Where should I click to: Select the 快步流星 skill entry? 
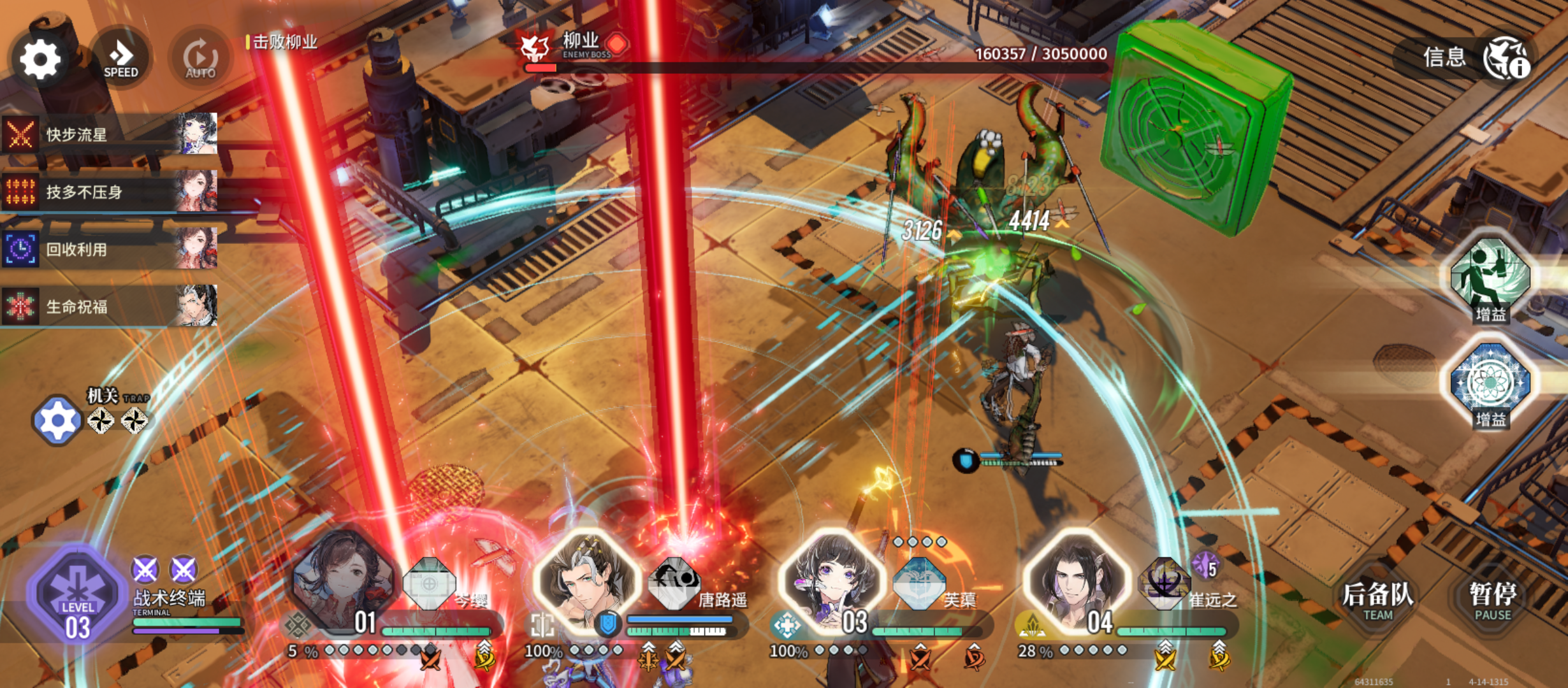[110, 134]
